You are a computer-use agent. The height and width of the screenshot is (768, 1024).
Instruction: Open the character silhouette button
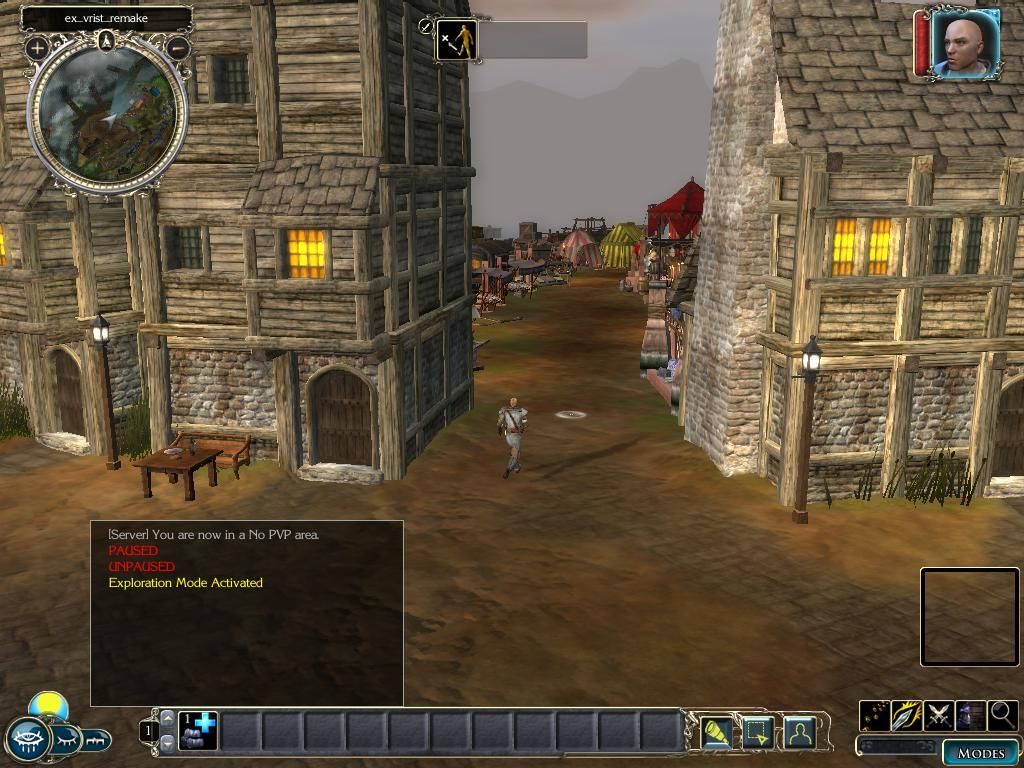coord(800,733)
